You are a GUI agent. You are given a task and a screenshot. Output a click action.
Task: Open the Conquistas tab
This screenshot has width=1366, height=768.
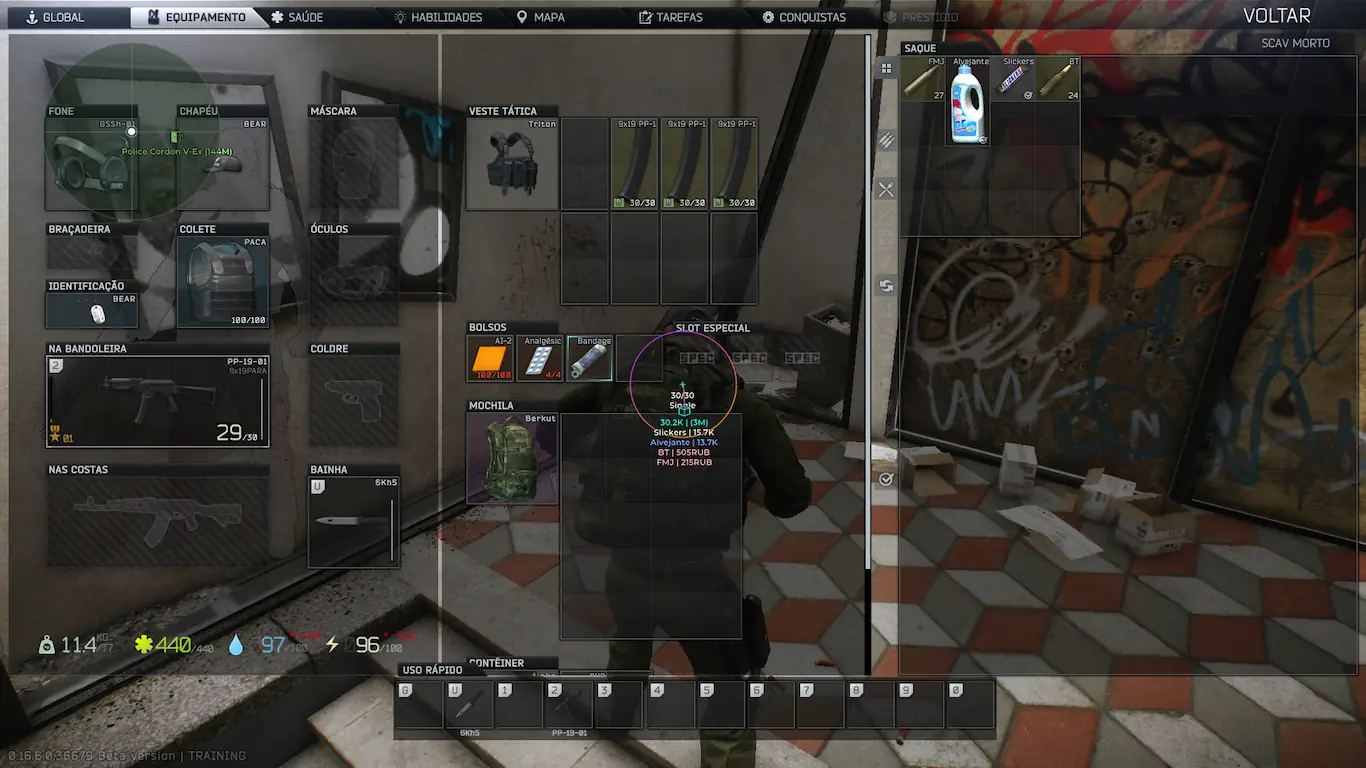point(804,17)
